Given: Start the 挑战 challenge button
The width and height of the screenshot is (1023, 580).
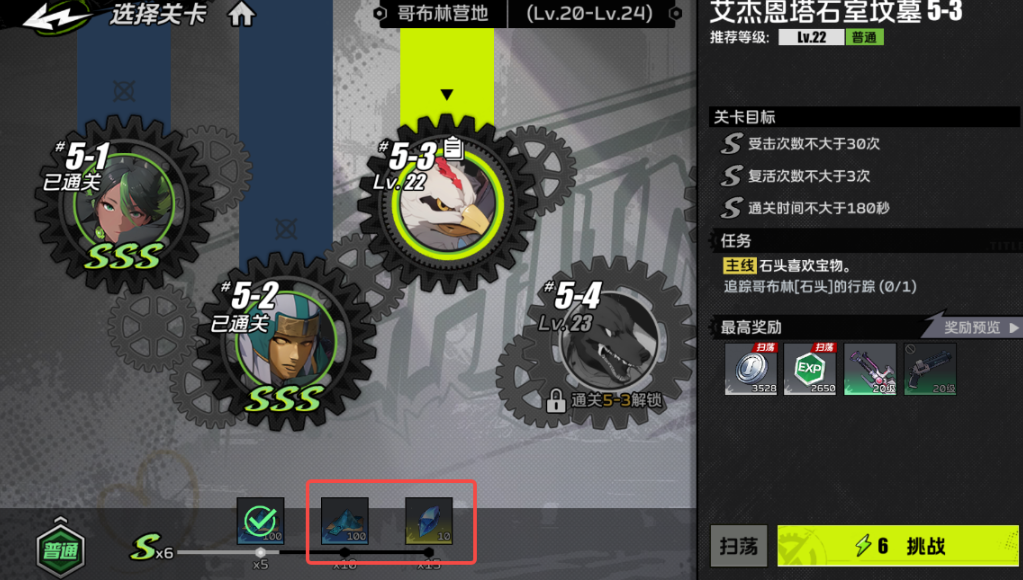Looking at the screenshot, I should click(x=897, y=546).
